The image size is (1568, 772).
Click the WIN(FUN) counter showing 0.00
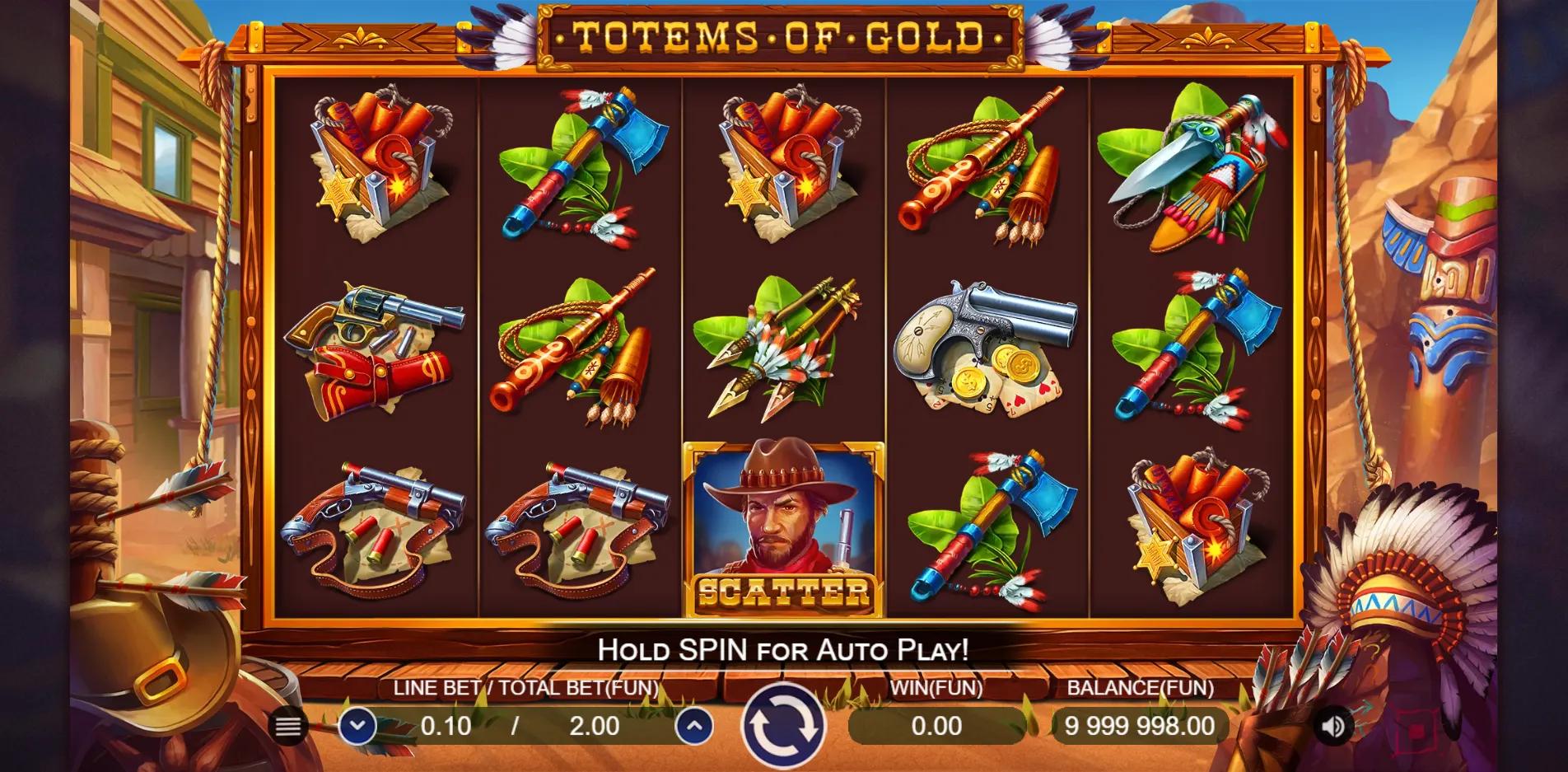pos(936,727)
